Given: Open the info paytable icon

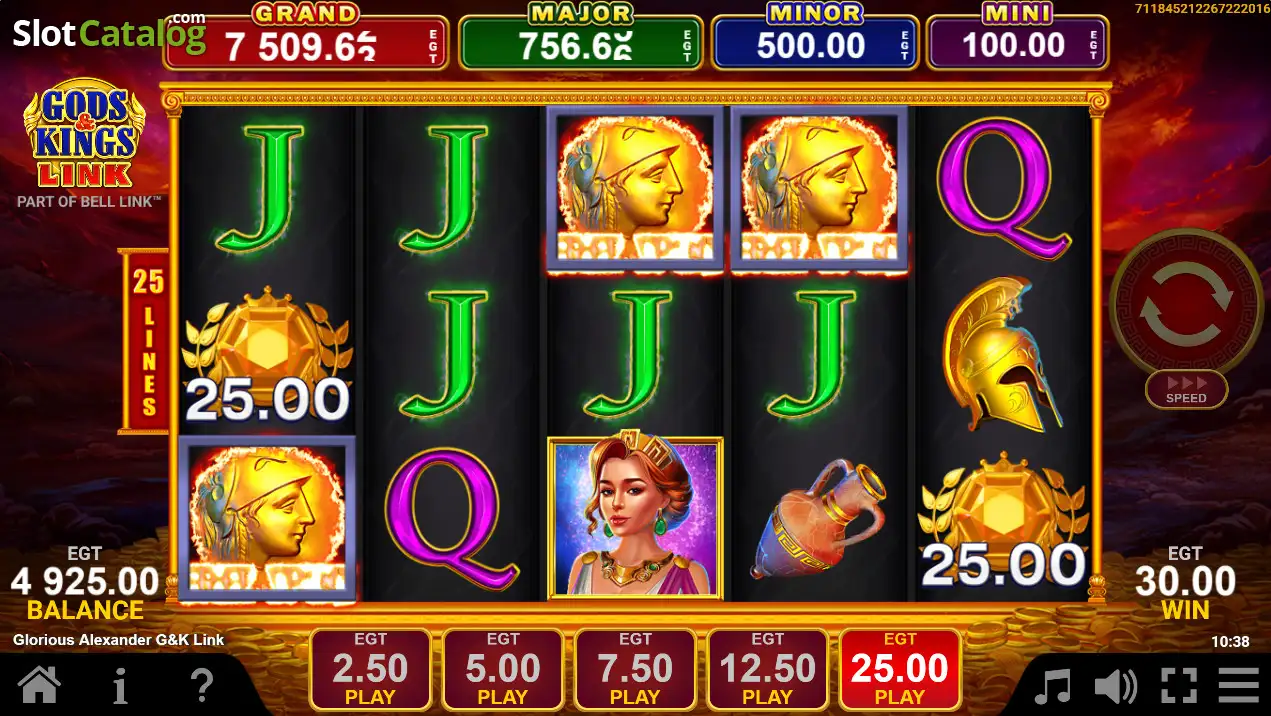Looking at the screenshot, I should pos(120,686).
